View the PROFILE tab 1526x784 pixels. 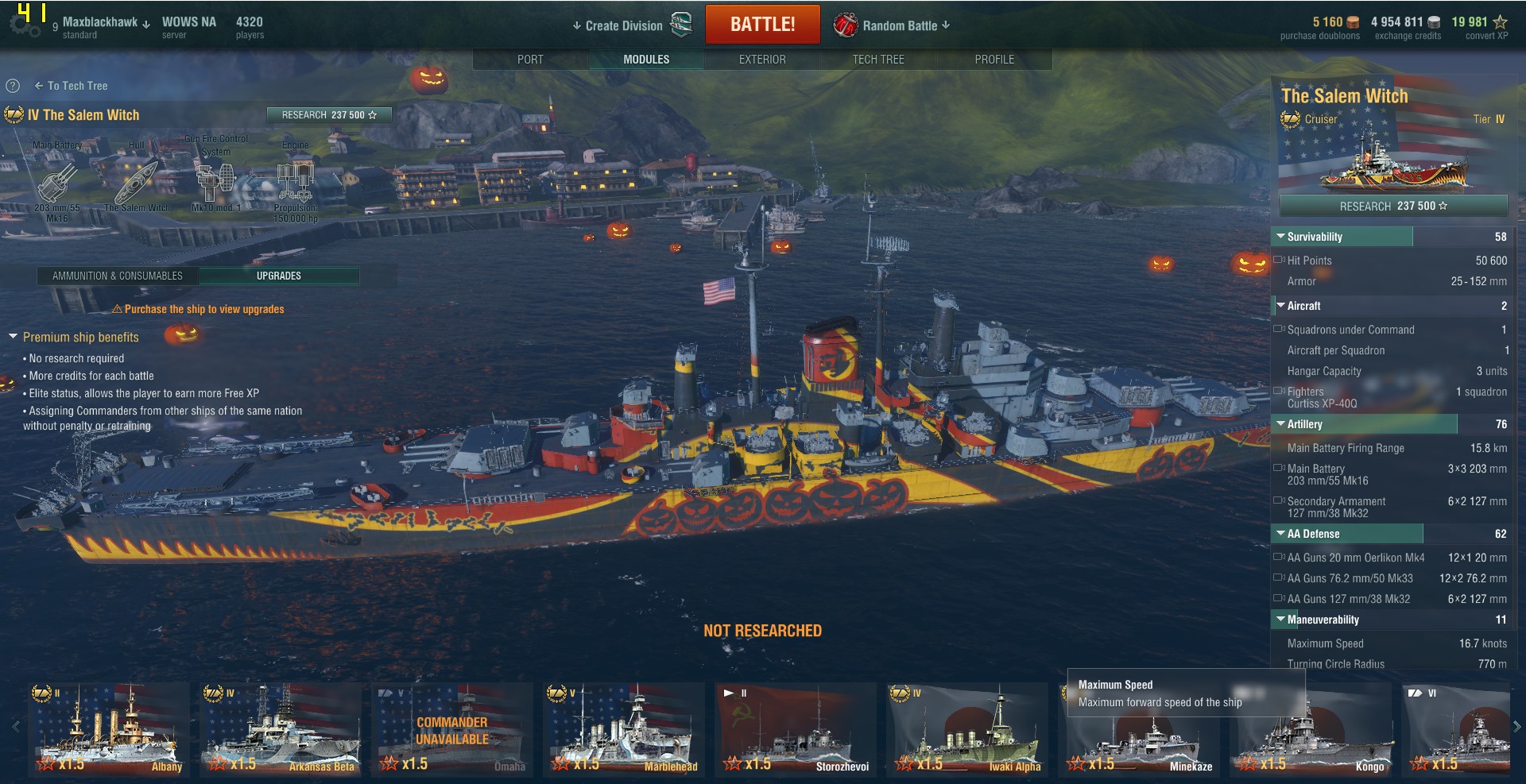[x=994, y=60]
